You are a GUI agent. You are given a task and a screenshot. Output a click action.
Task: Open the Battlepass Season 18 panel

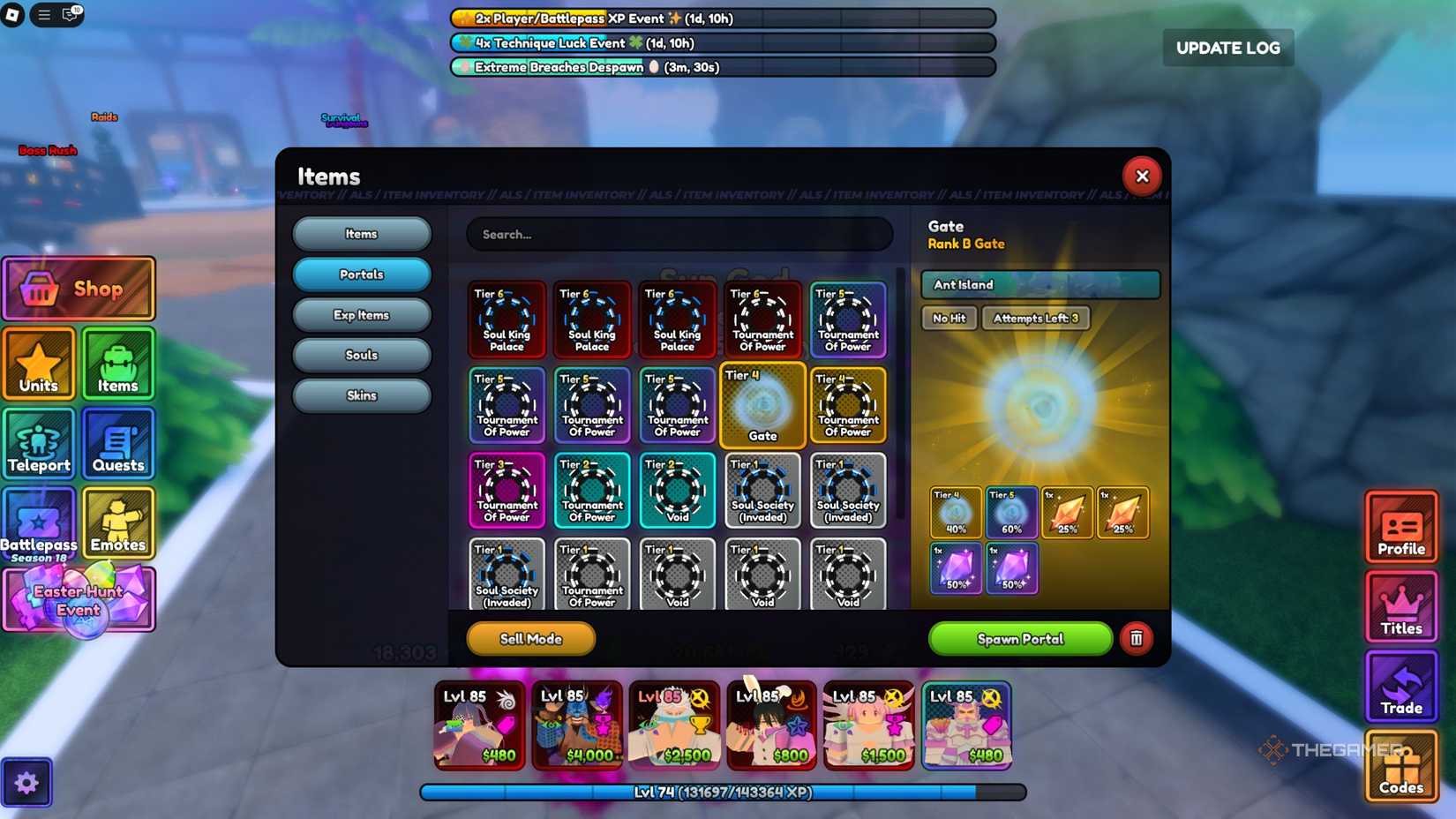[x=39, y=524]
